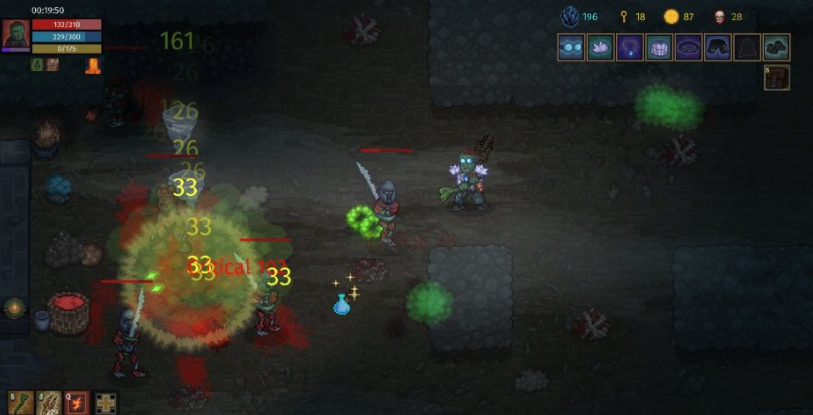The height and width of the screenshot is (415, 813).
Task: Click the brown stone face item slot
Action: coord(777,77)
